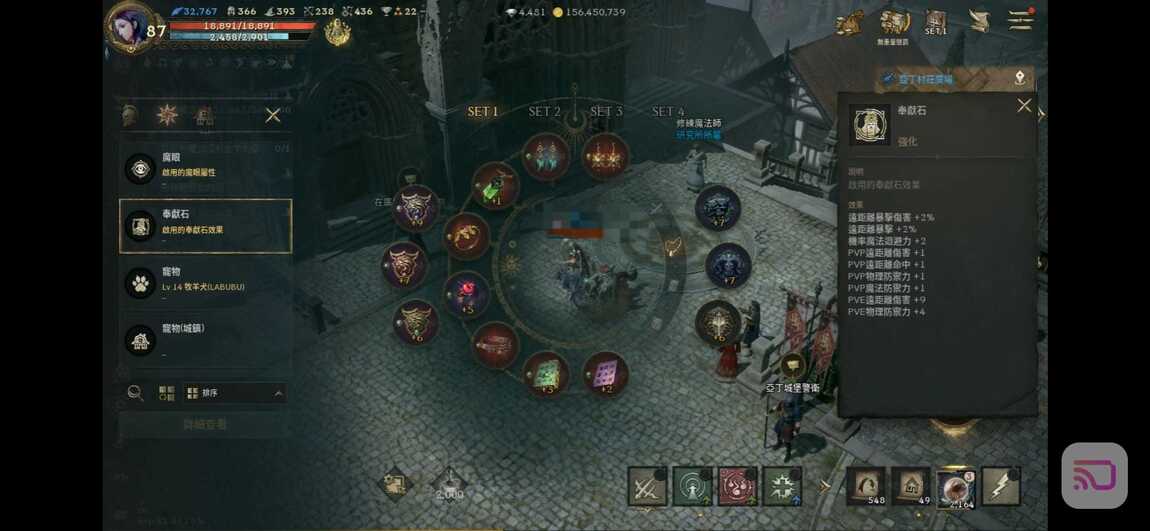
Task: Activate the lightning bolt skill slot
Action: pyautogui.click(x=1000, y=486)
